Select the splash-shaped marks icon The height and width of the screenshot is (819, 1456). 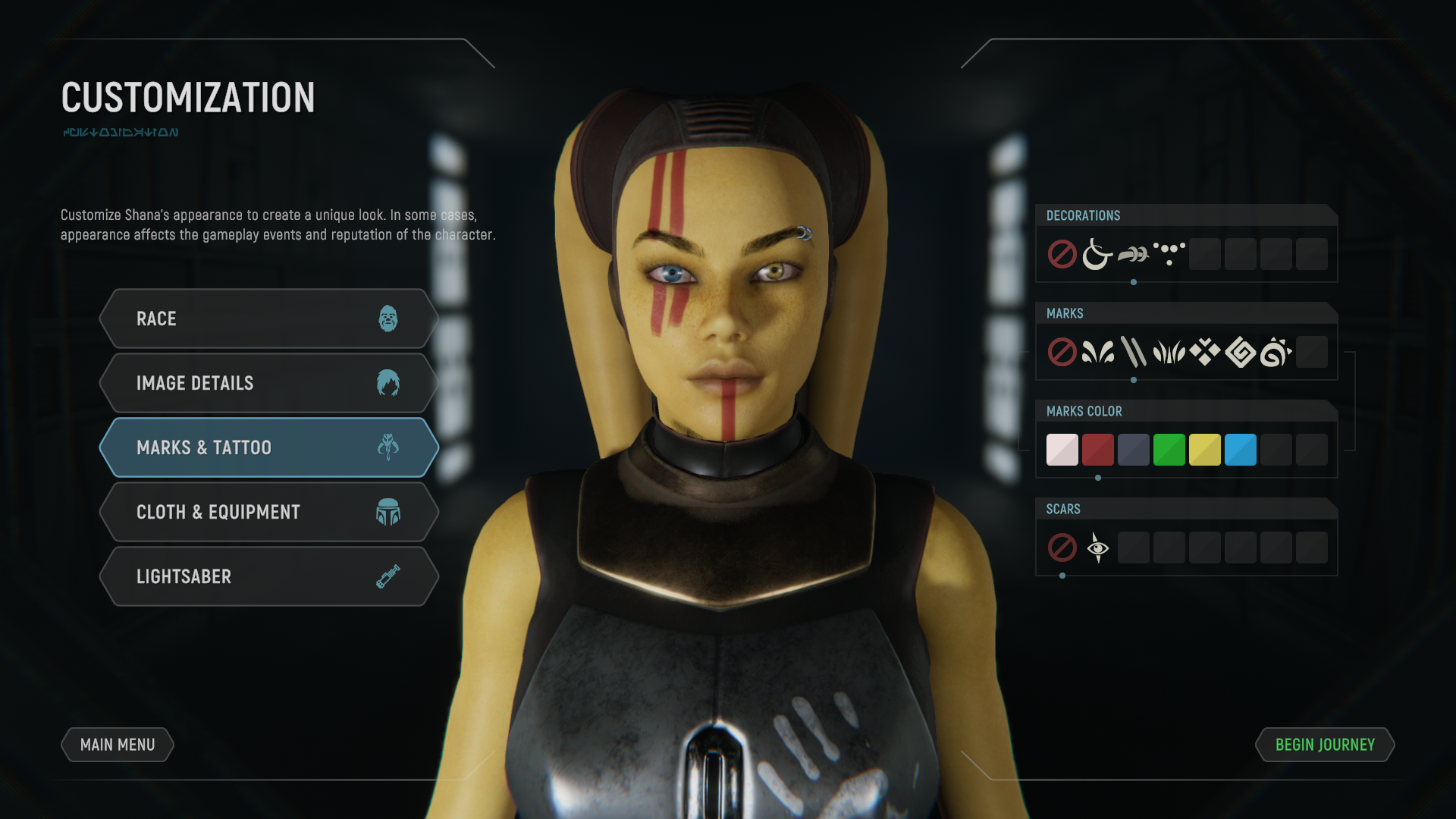tap(1097, 350)
